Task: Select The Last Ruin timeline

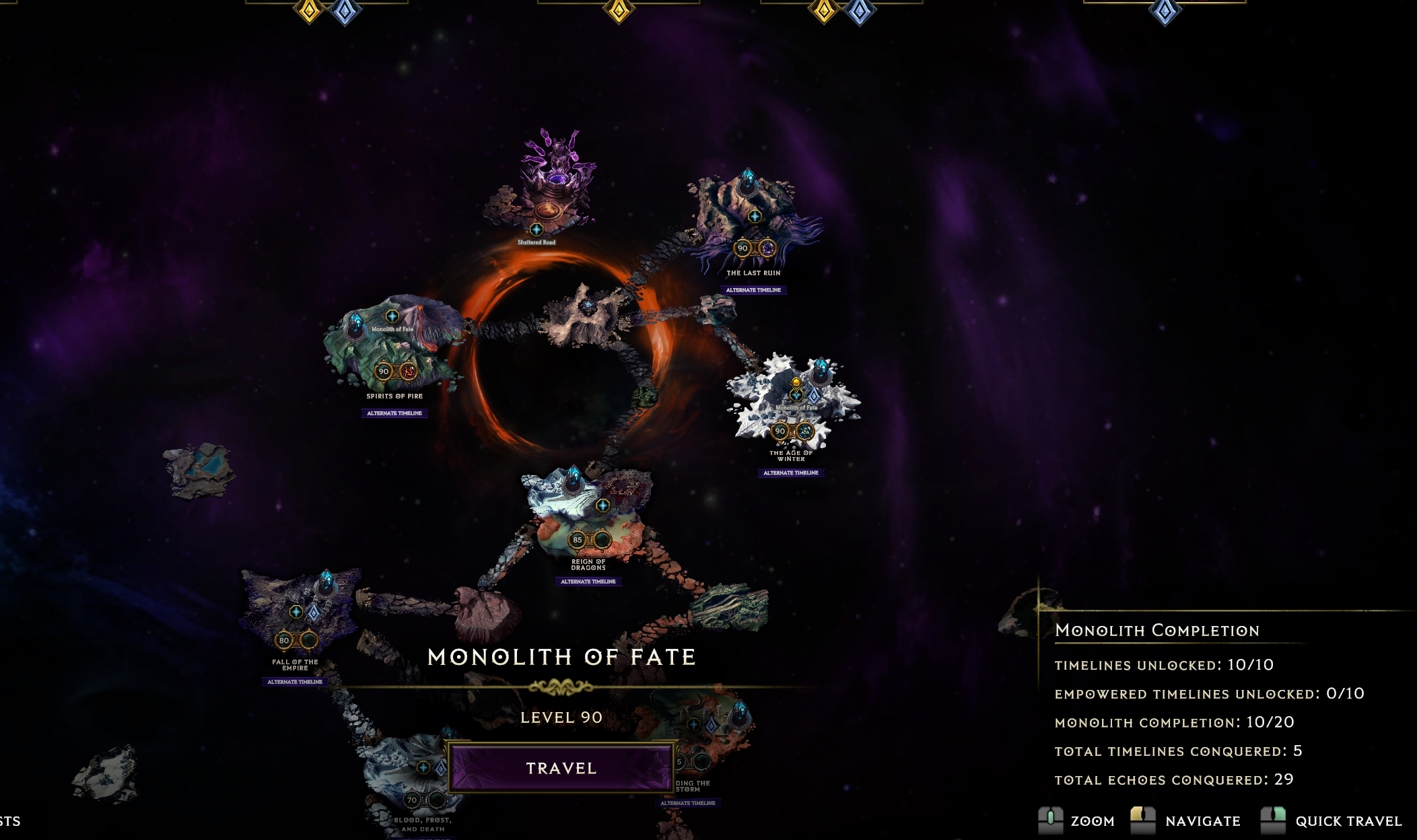Action: pyautogui.click(x=753, y=222)
